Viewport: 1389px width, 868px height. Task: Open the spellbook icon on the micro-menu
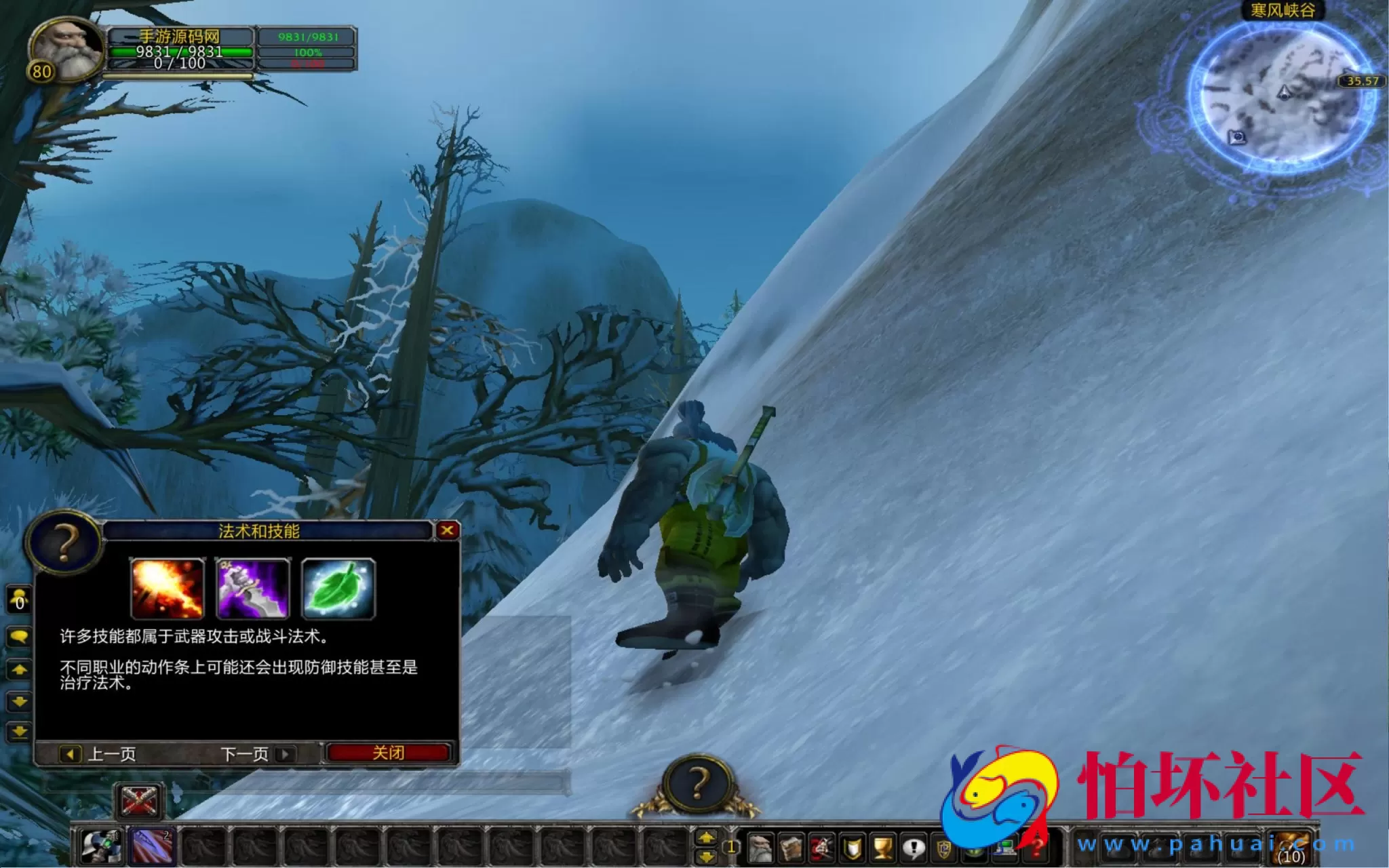(791, 848)
